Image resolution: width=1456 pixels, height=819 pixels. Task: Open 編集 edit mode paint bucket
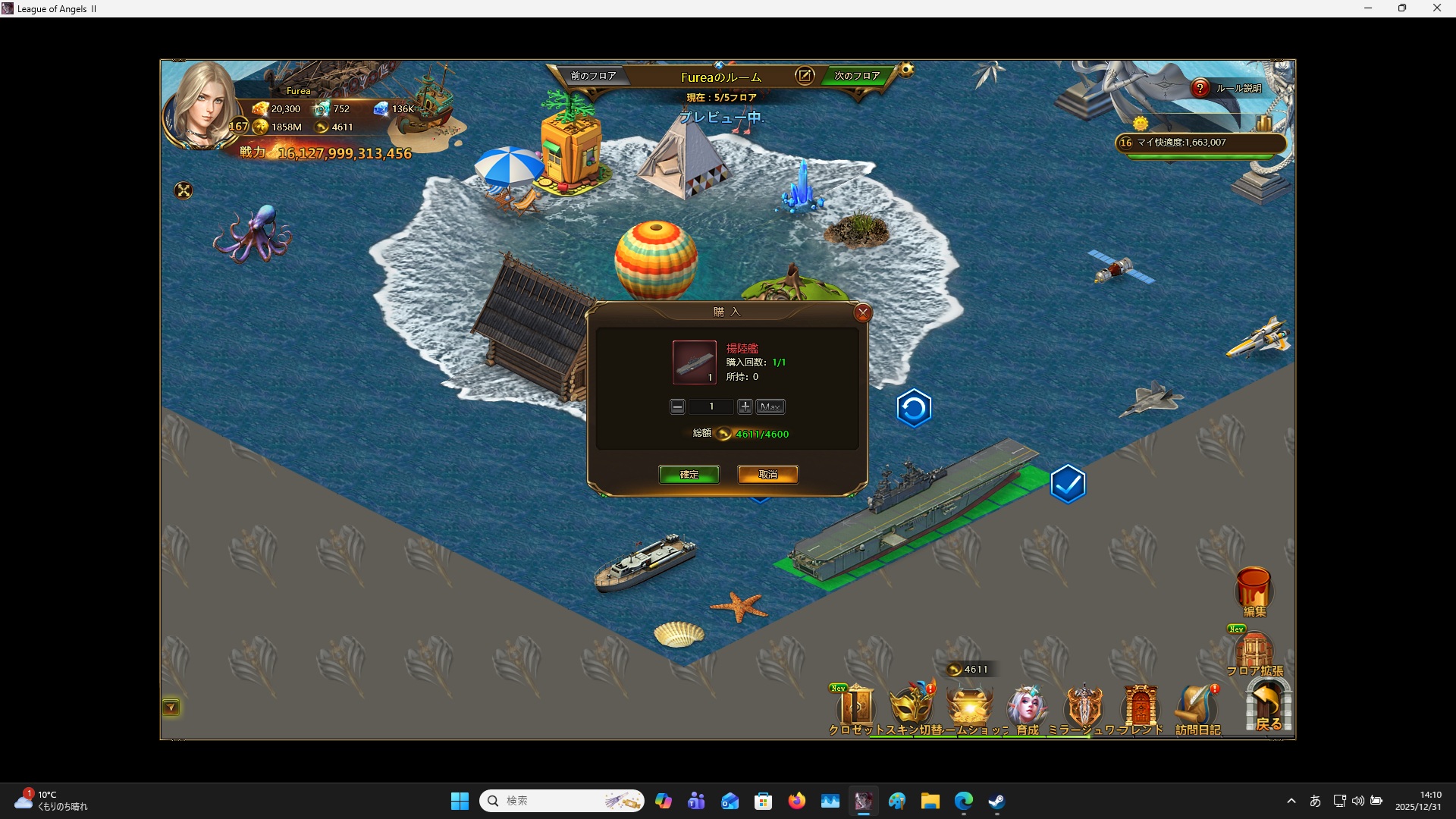pyautogui.click(x=1254, y=590)
